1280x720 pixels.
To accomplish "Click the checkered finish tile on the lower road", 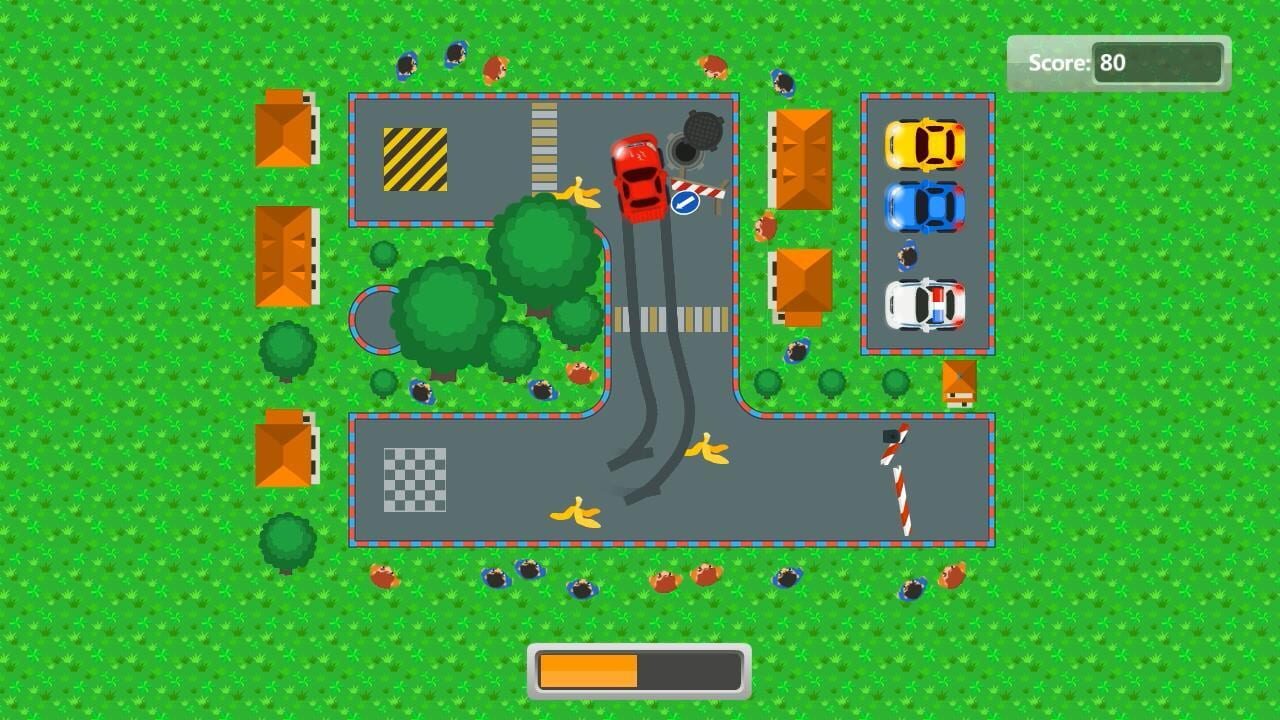I will tap(414, 482).
